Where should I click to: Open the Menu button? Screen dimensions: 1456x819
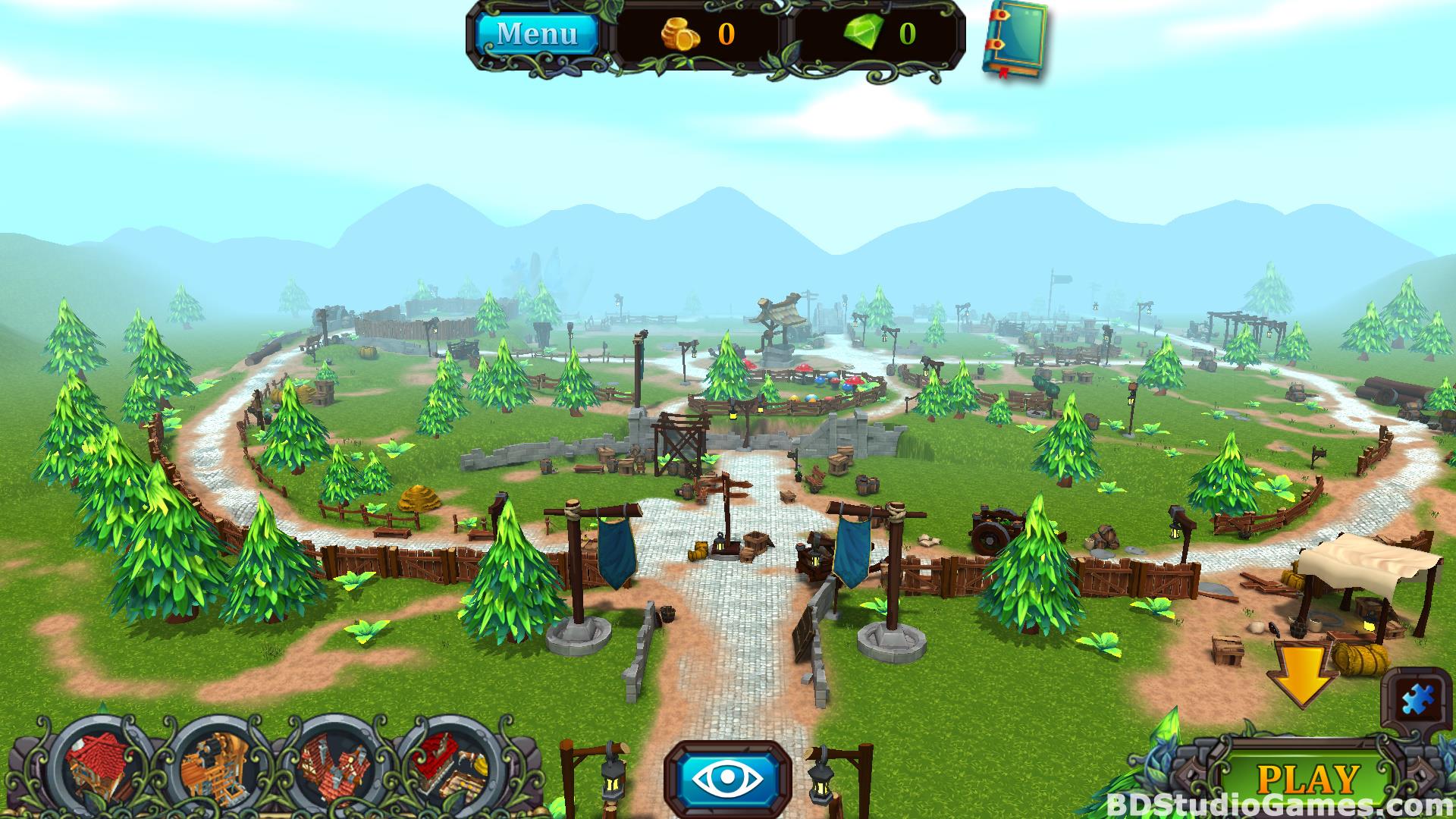536,34
